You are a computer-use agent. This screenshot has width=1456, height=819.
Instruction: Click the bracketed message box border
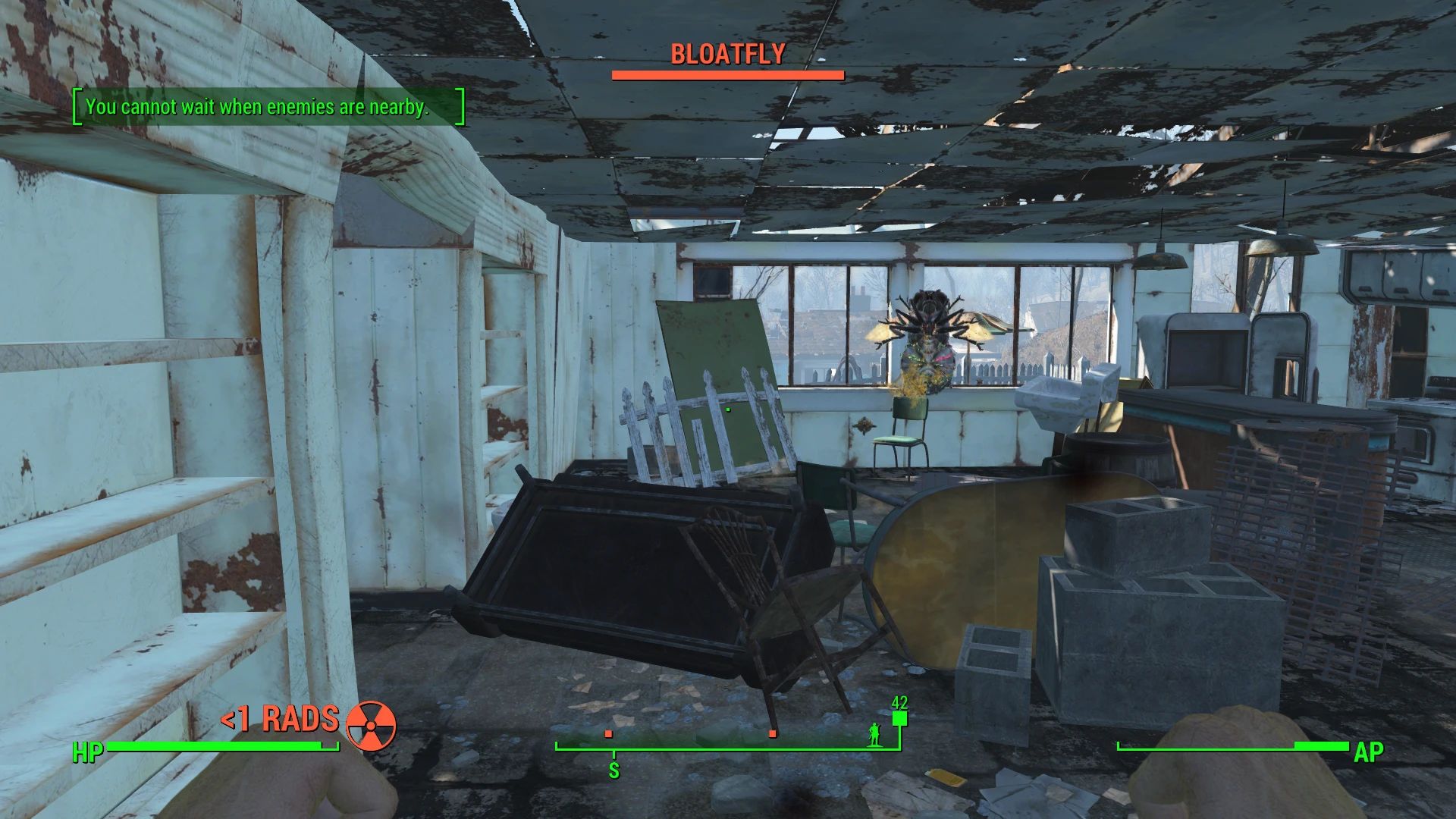(x=75, y=108)
